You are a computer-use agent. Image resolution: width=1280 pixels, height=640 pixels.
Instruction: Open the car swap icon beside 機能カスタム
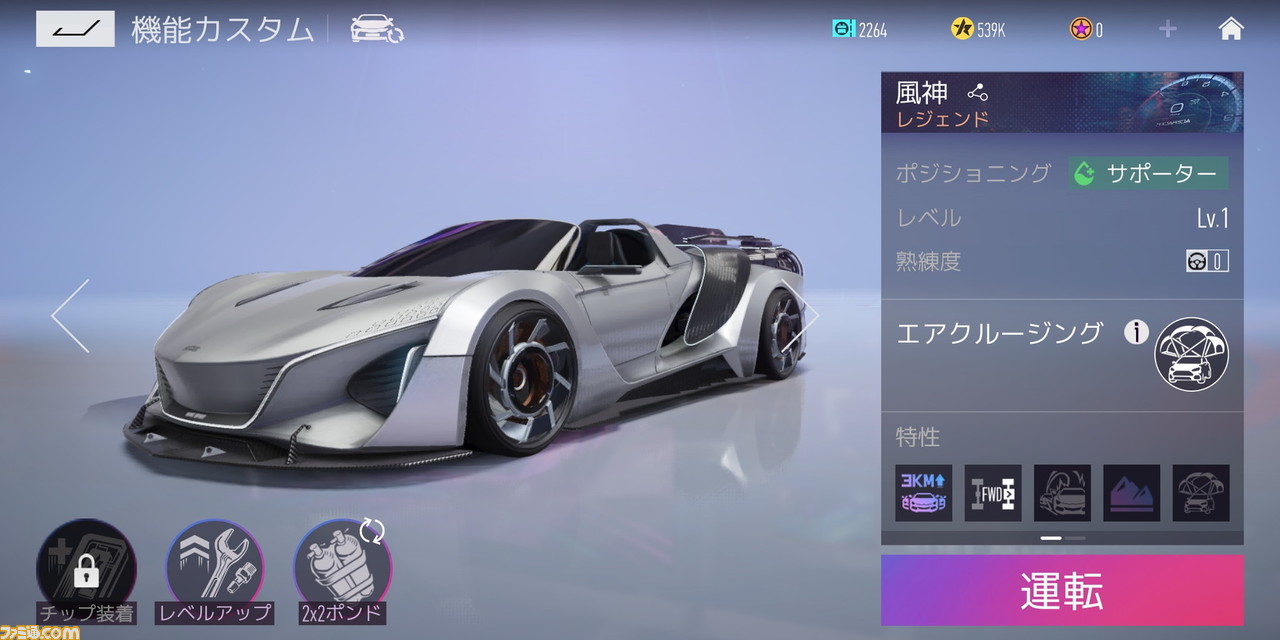376,29
